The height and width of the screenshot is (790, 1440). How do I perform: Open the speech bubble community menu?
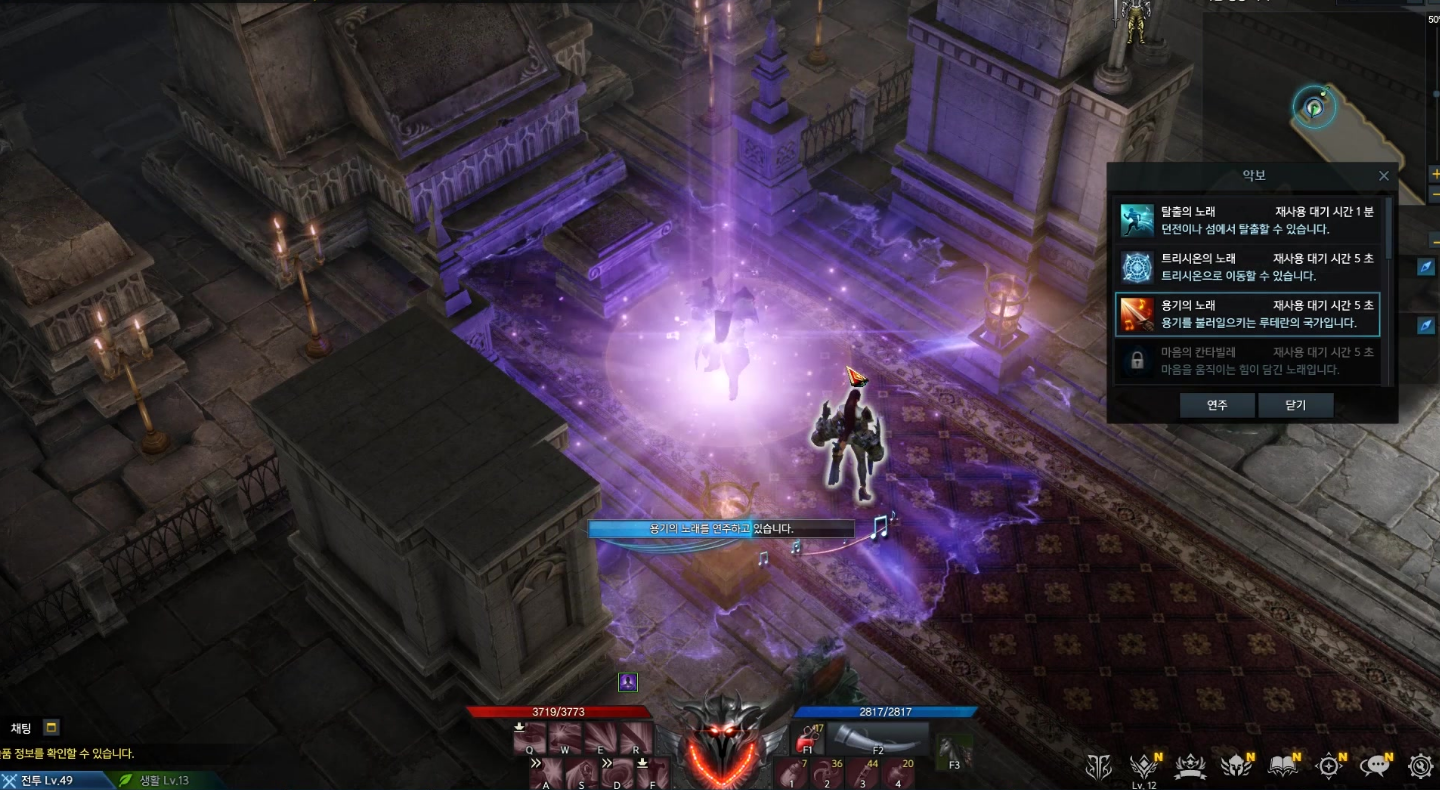point(1377,766)
